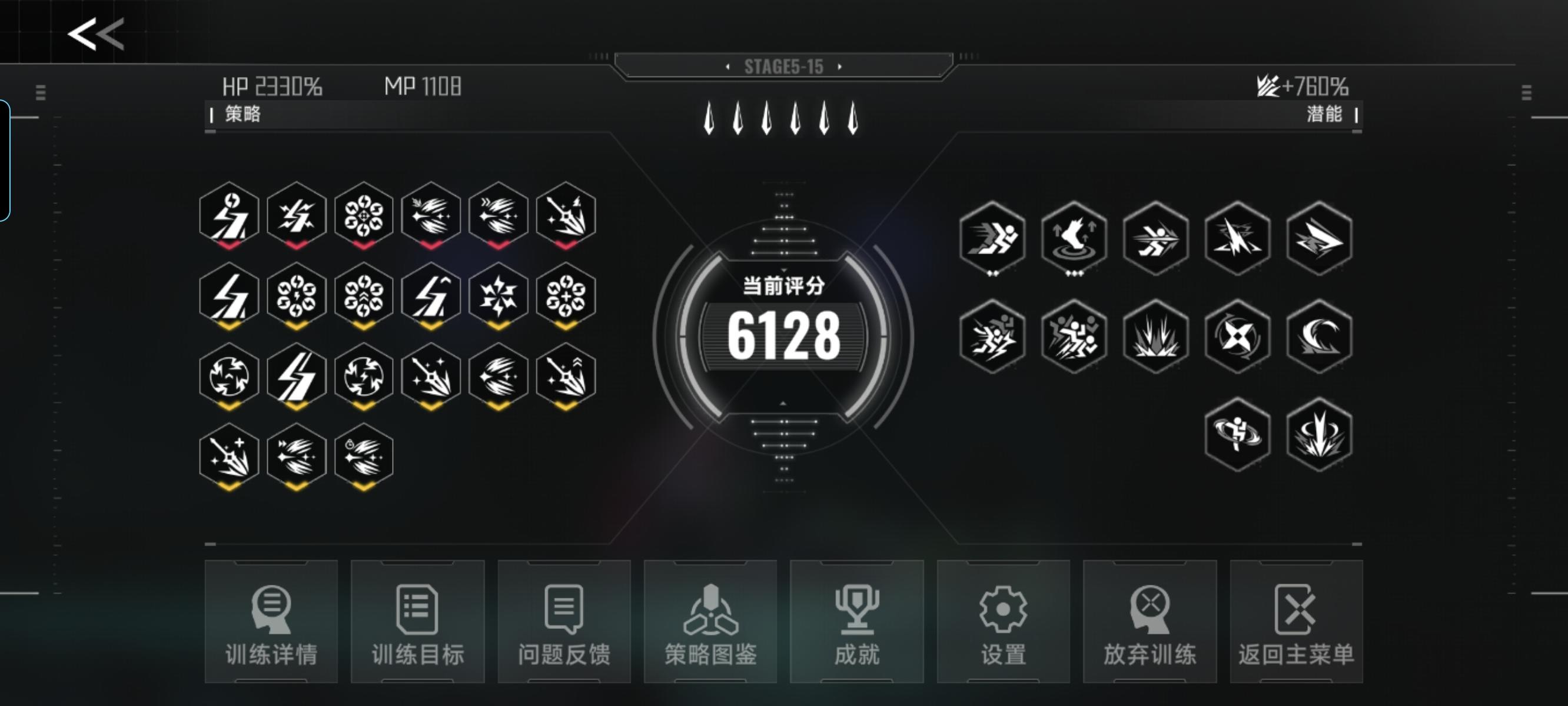Switch to the 策略 panel label
This screenshot has width=1568, height=706.
tap(244, 113)
